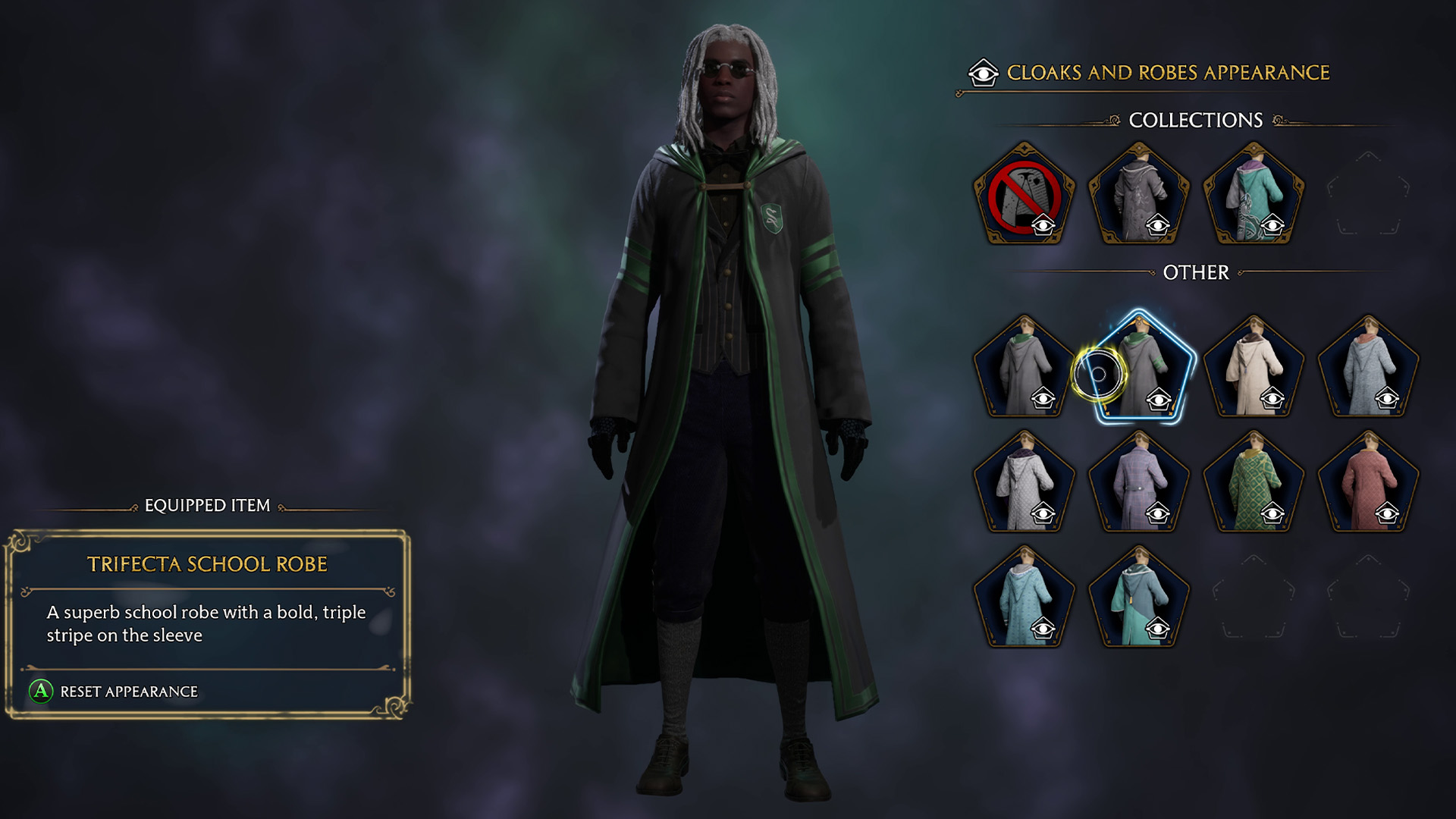Open the Cloaks and Robes Appearance header
The image size is (1456, 819).
coord(1168,72)
